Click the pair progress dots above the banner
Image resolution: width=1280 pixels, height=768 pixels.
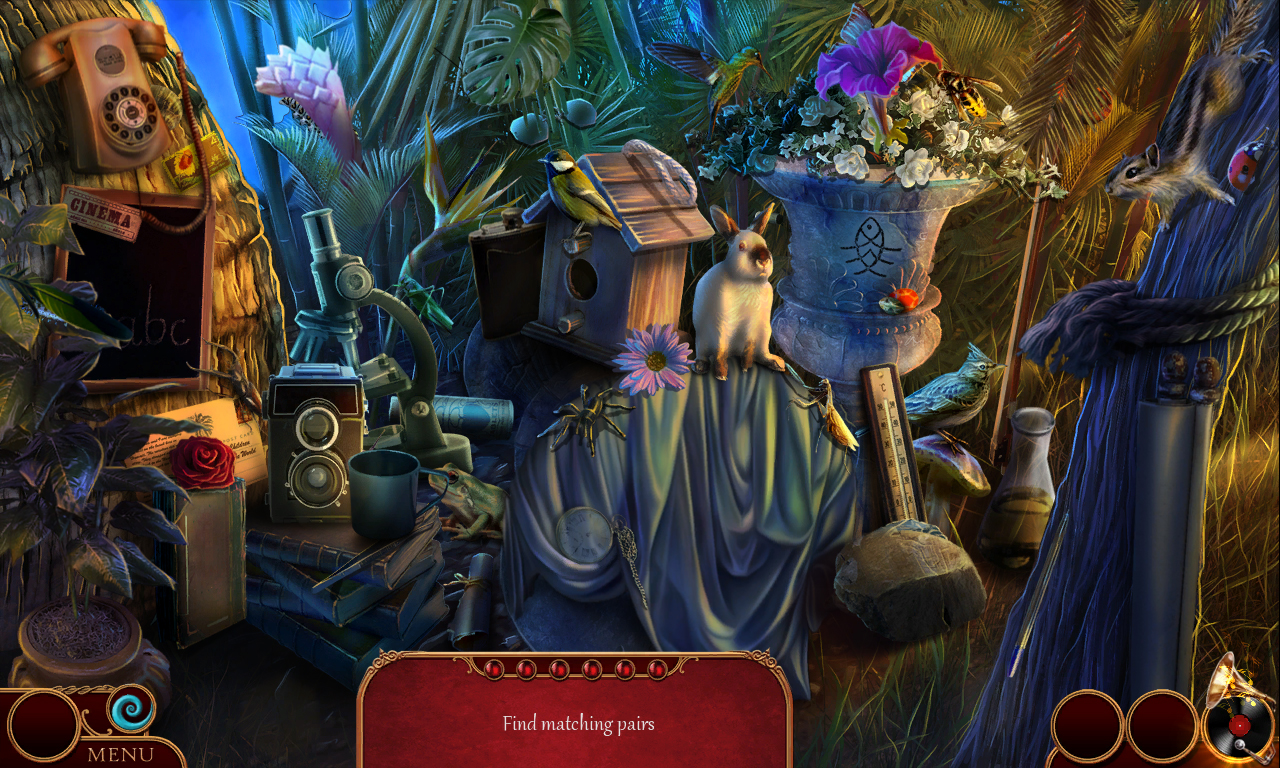(578, 670)
